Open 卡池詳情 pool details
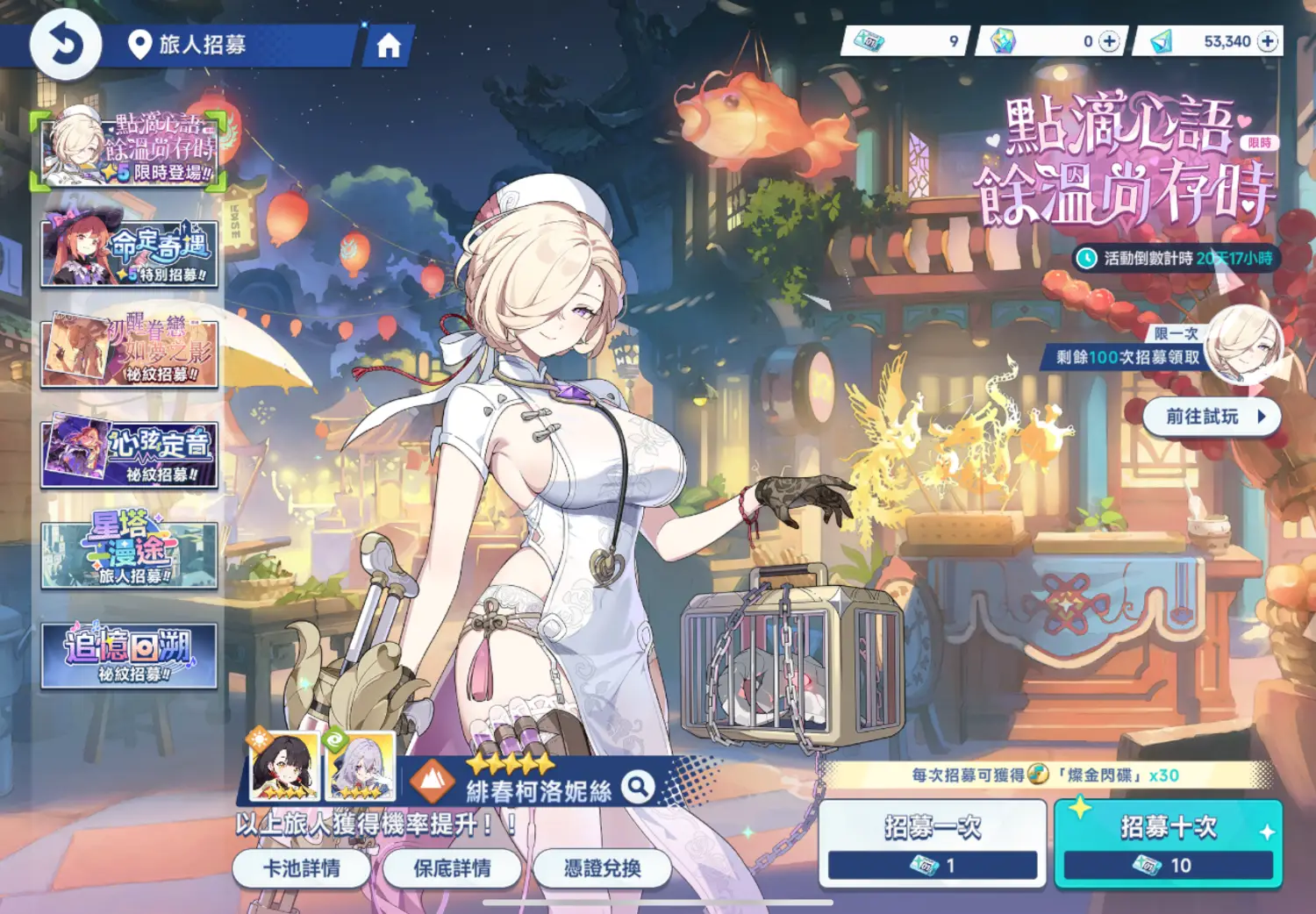 point(302,868)
